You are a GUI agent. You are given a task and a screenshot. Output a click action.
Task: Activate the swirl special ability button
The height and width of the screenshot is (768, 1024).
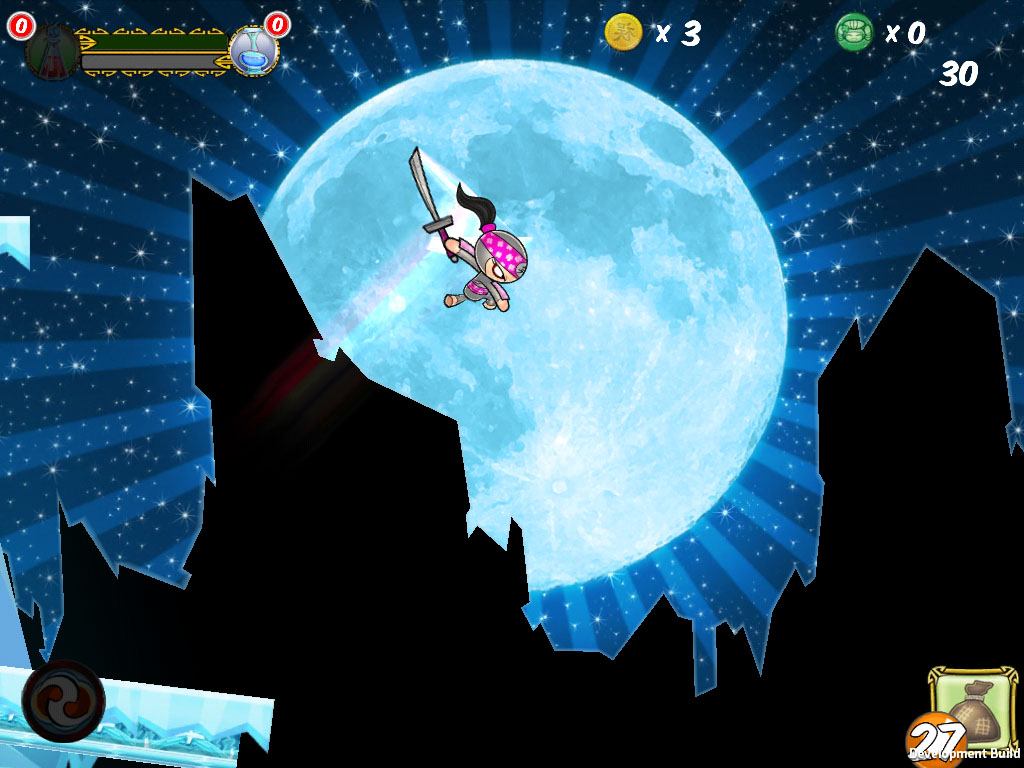63,700
